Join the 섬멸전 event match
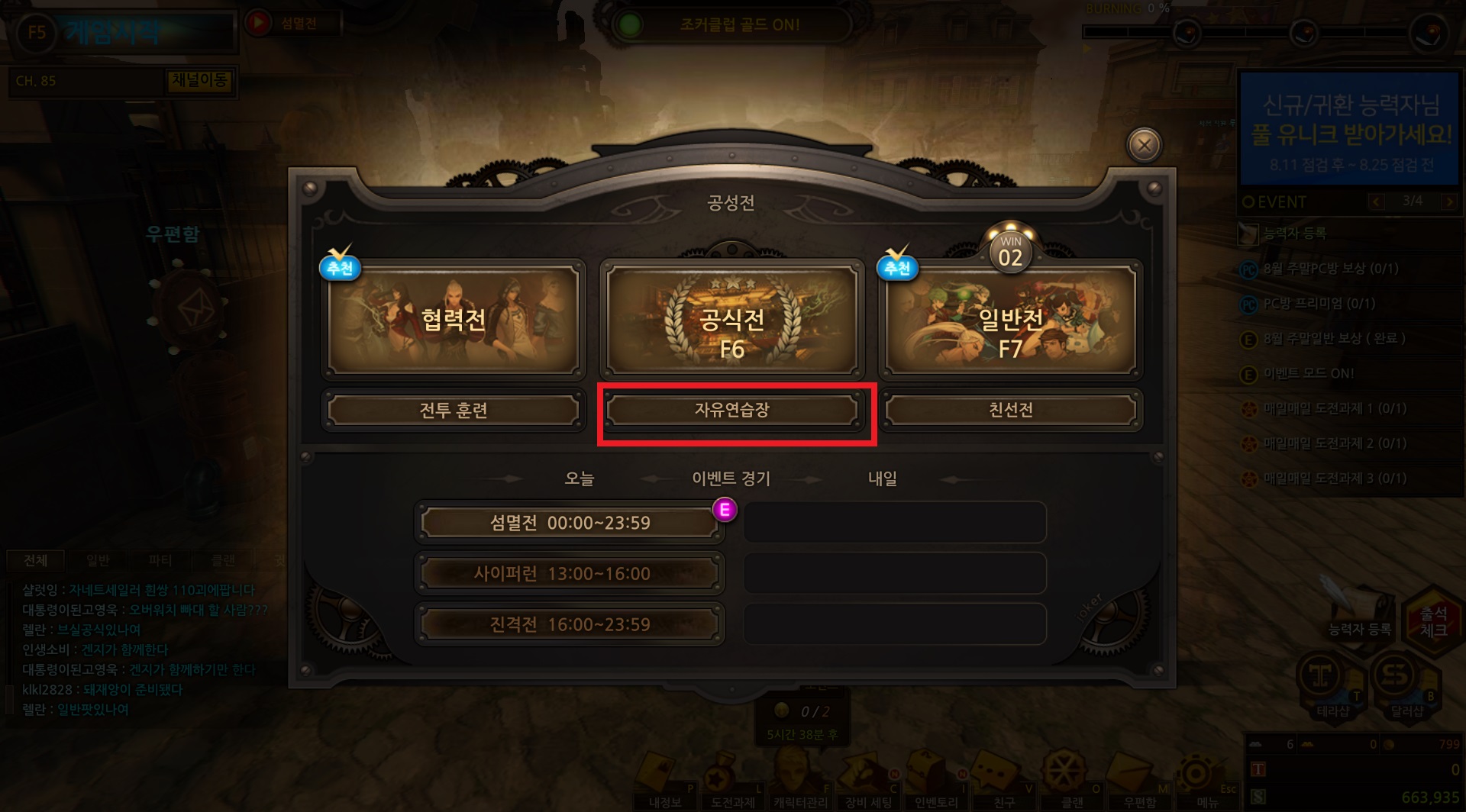The height and width of the screenshot is (812, 1466). tap(570, 523)
